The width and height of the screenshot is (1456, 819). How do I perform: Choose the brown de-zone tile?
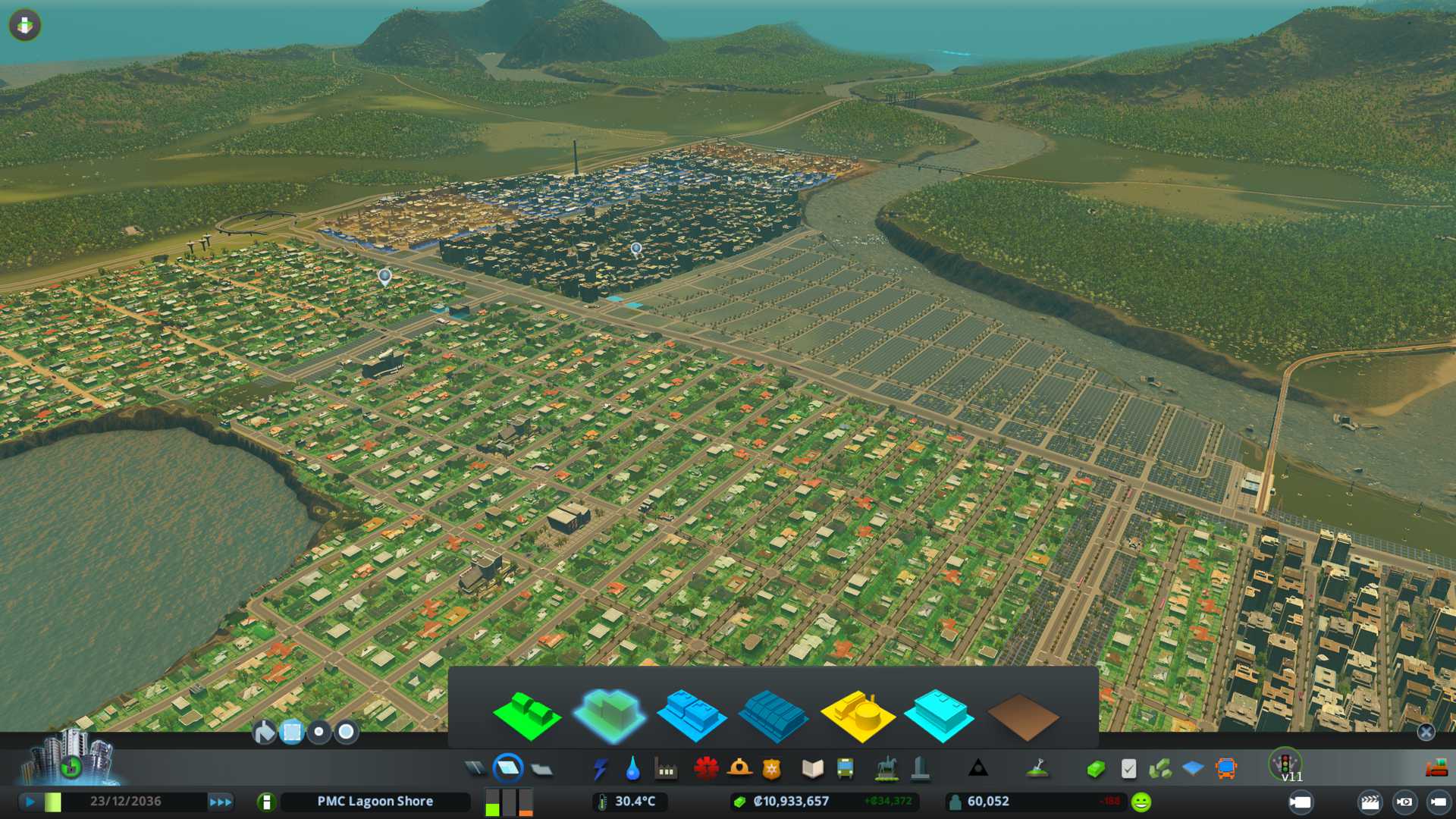[x=1022, y=717]
